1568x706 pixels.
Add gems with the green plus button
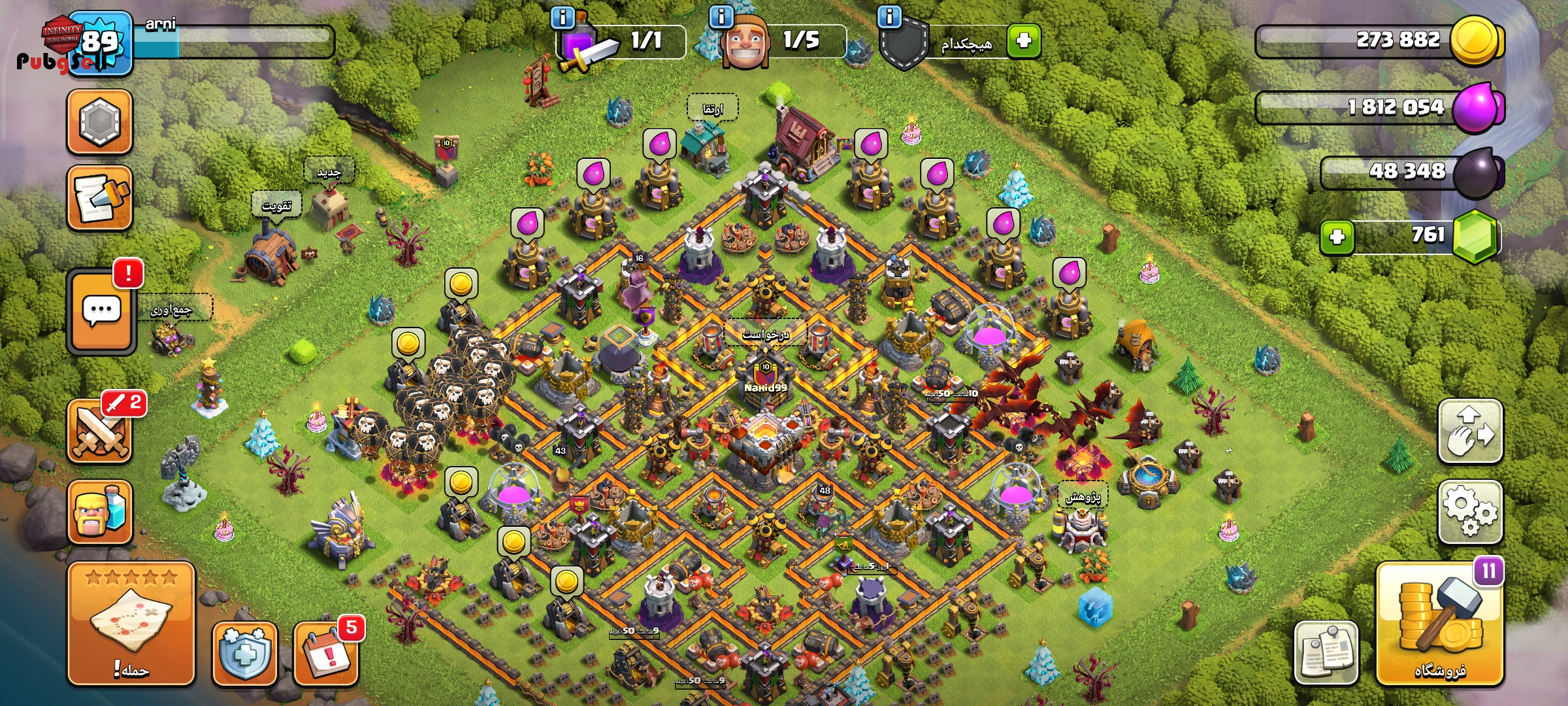1337,236
